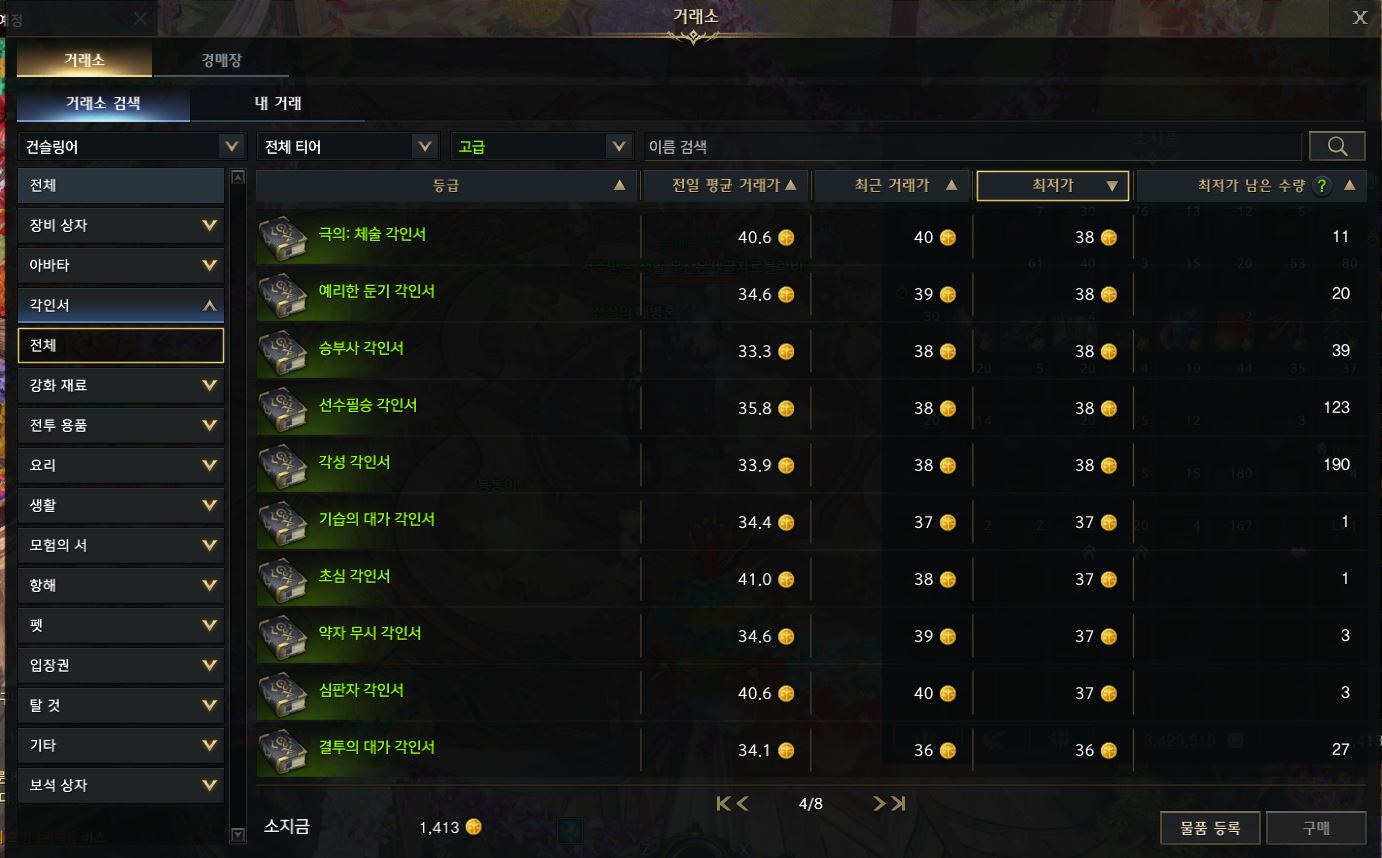Expand the 강화 재료 category
The image size is (1382, 858).
121,386
